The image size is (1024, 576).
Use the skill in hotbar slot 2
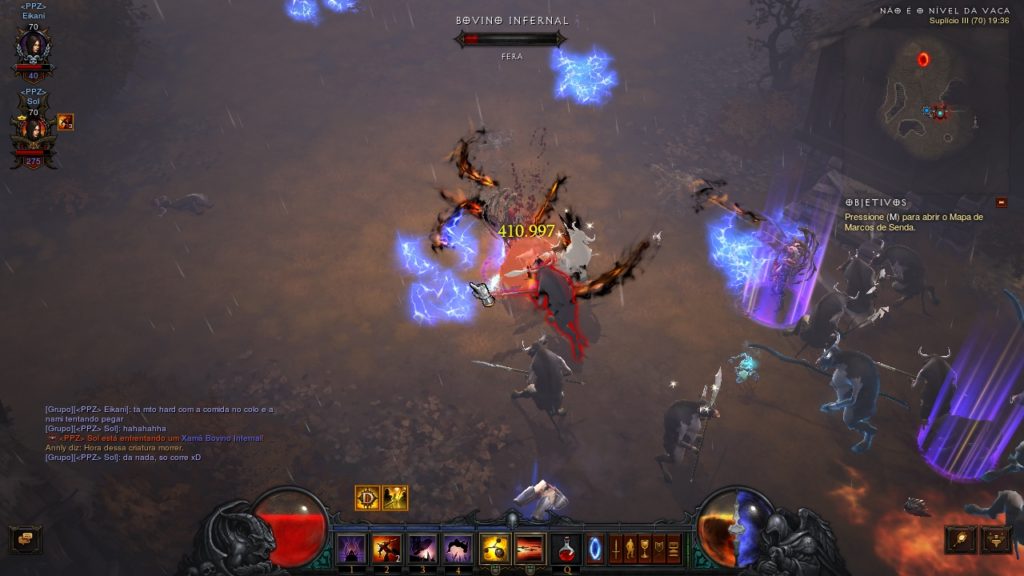(386, 548)
